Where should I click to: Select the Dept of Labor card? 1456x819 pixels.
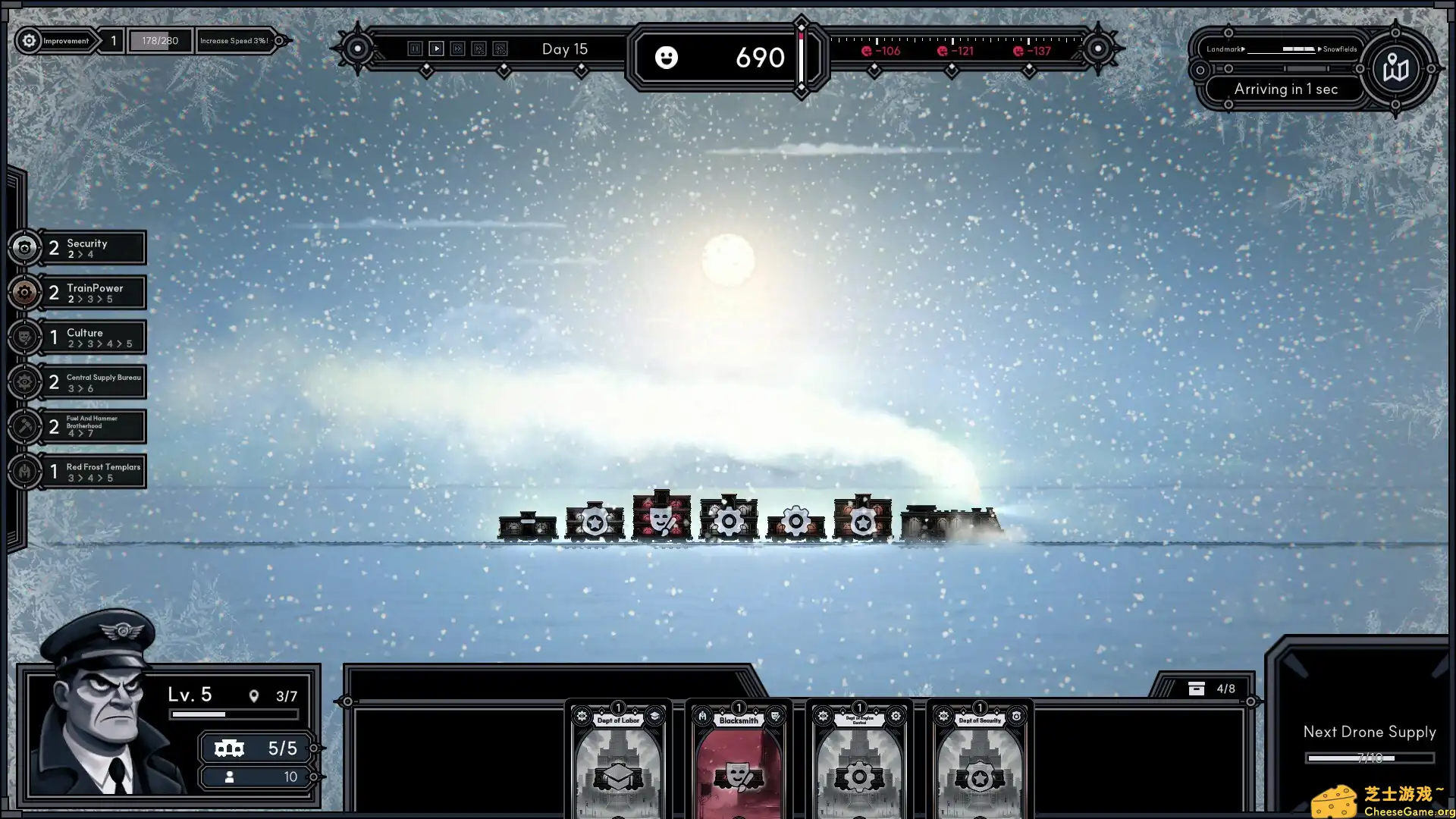click(617, 766)
